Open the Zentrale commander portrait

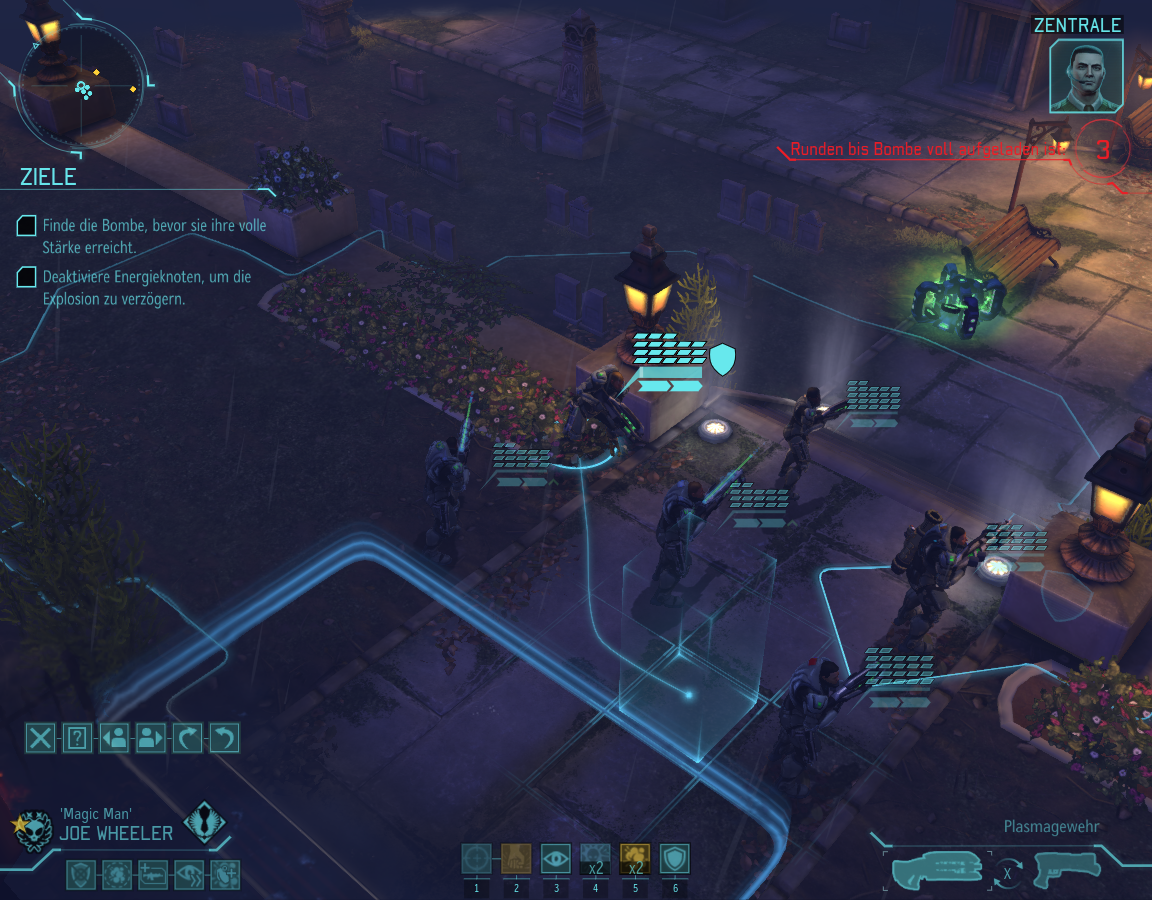click(1086, 76)
